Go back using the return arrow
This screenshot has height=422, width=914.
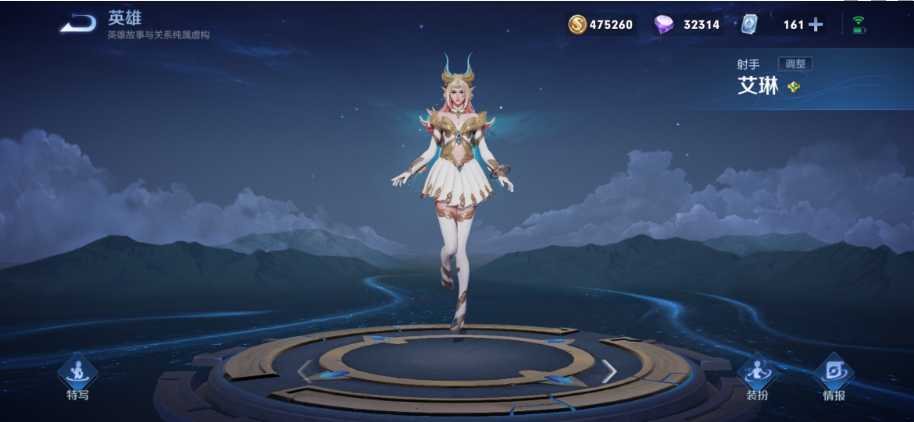(76, 23)
